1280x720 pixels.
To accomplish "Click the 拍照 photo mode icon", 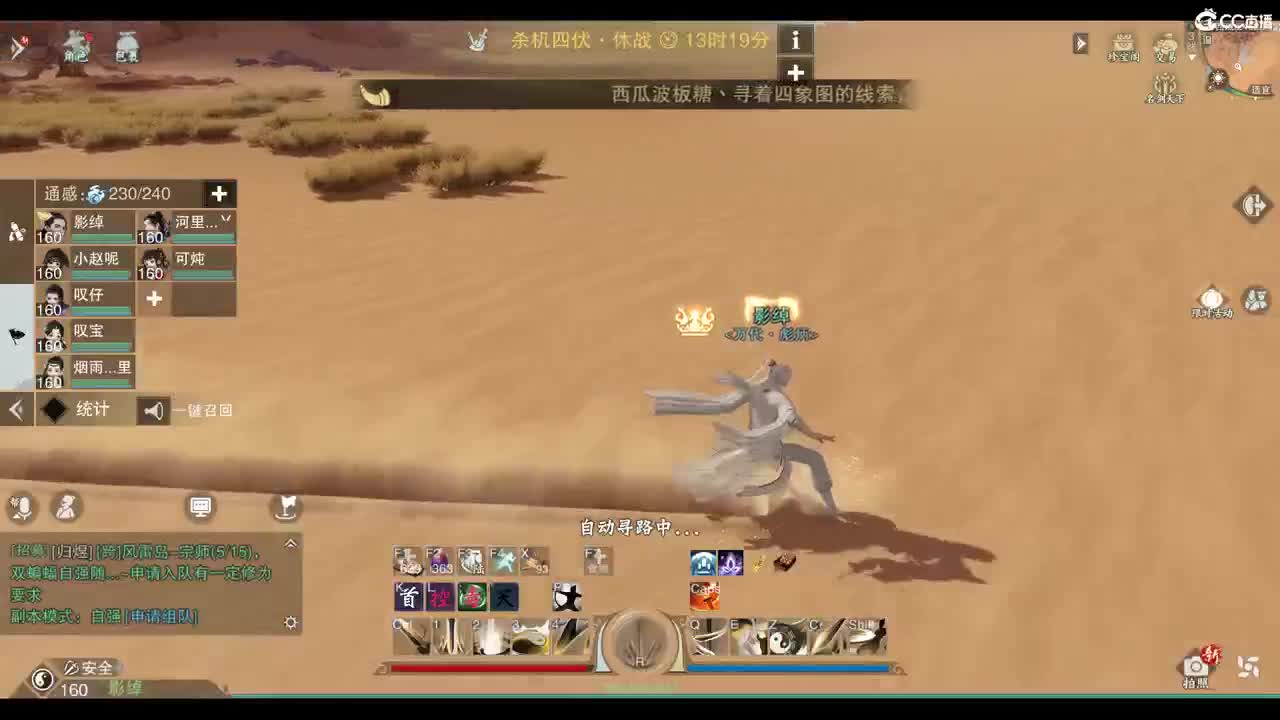I will pyautogui.click(x=1198, y=664).
